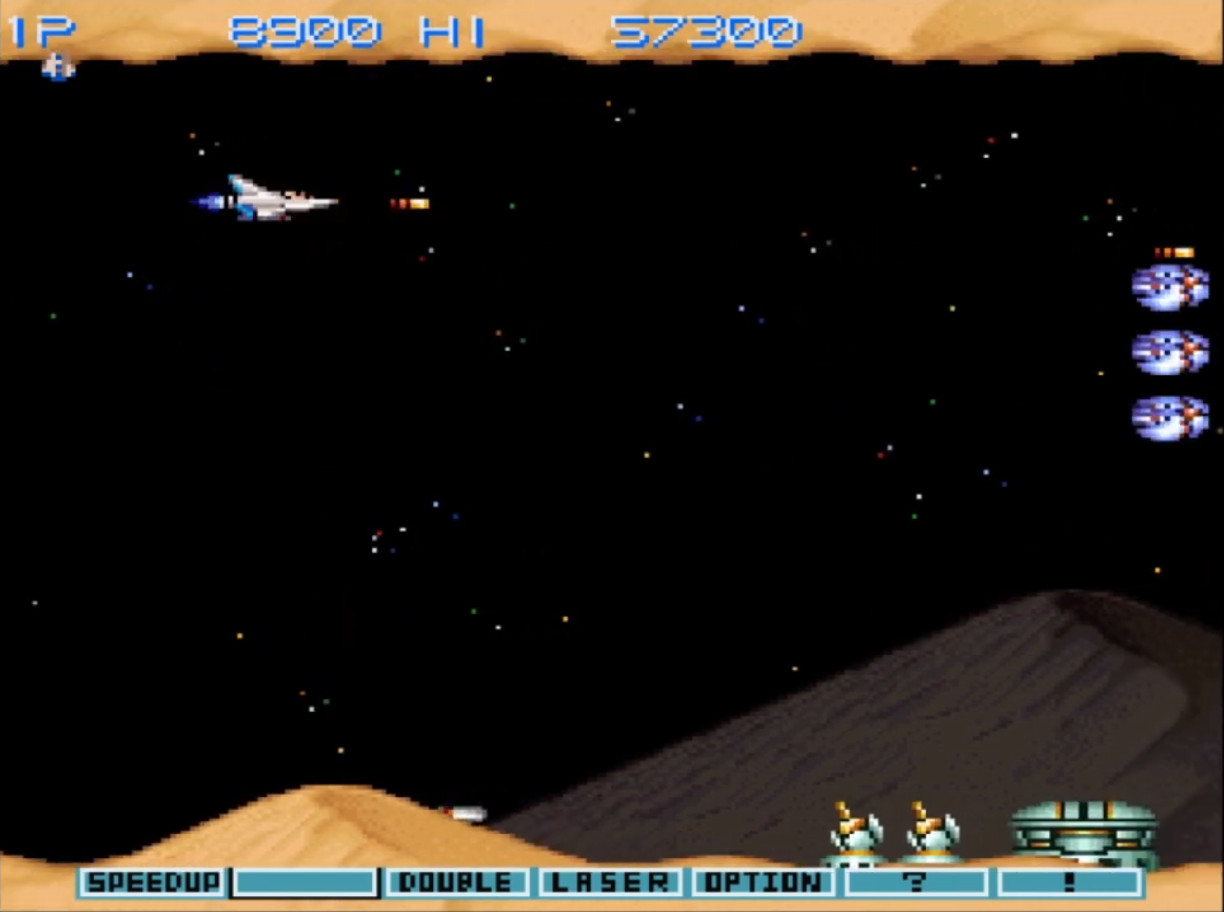Pick the OPTION power-up slot
The width and height of the screenshot is (1224, 912).
point(764,883)
